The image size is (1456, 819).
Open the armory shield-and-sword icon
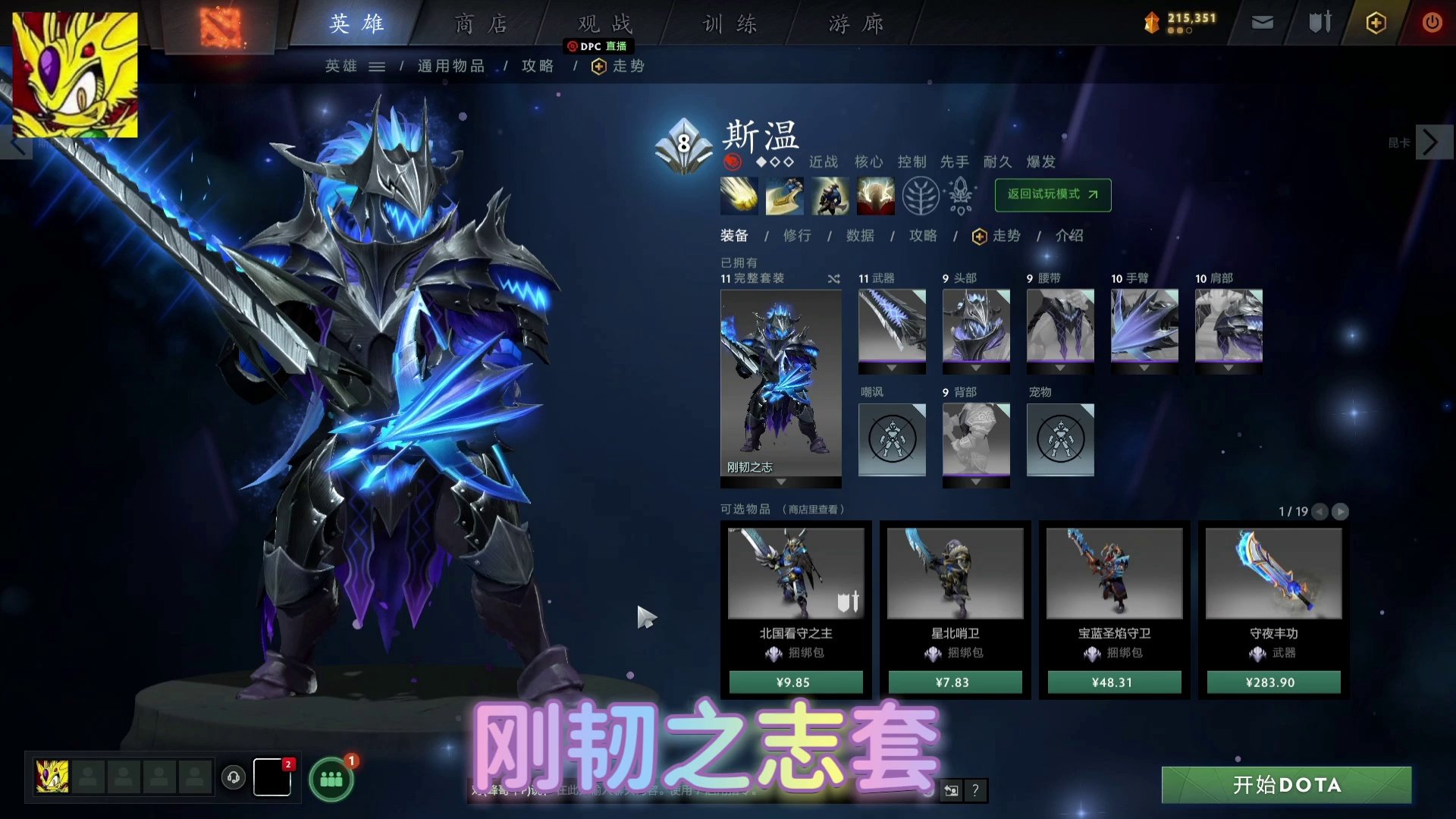click(x=1319, y=23)
